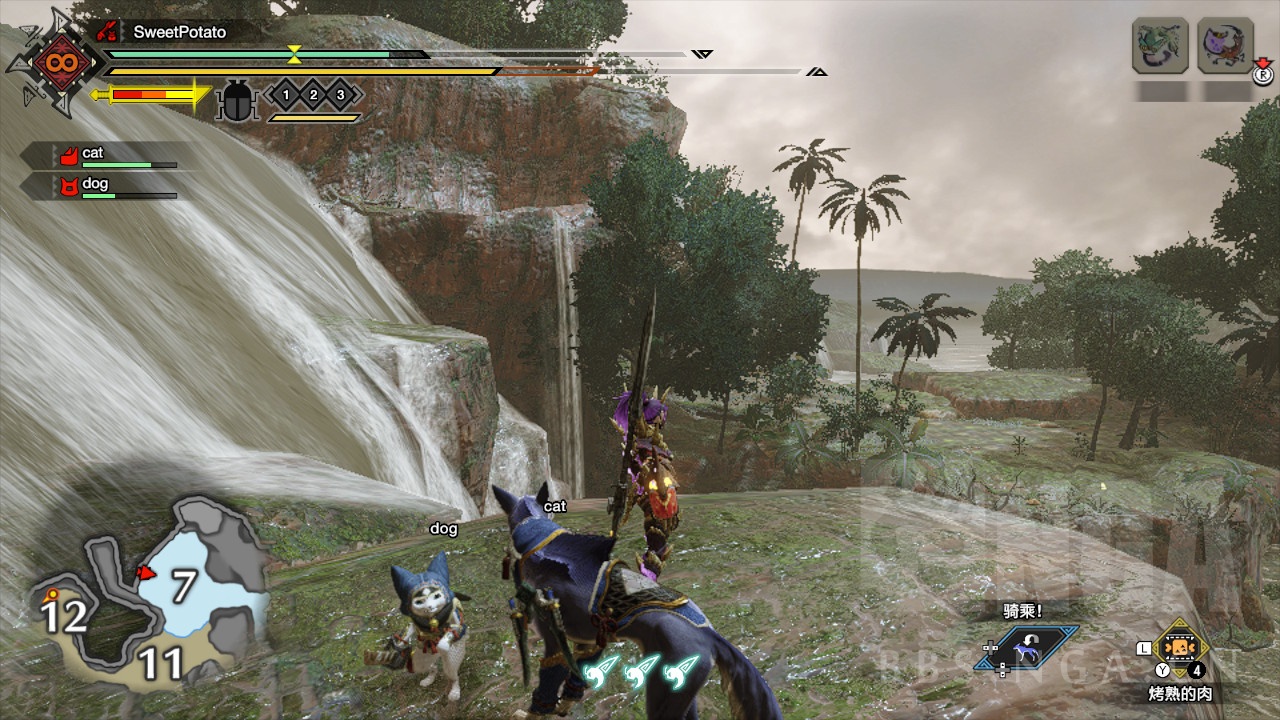The width and height of the screenshot is (1280, 720).
Task: Select area 12 marker on the minimap
Action: point(63,616)
